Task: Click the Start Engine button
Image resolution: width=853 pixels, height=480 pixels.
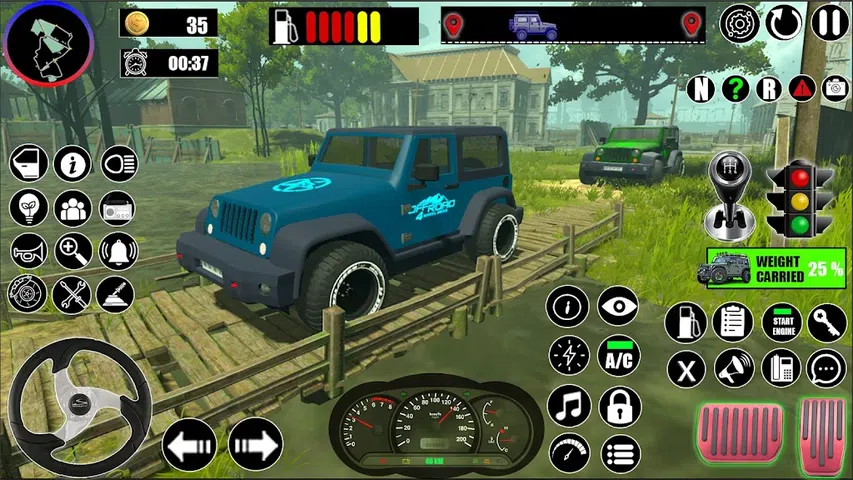Action: tap(782, 323)
